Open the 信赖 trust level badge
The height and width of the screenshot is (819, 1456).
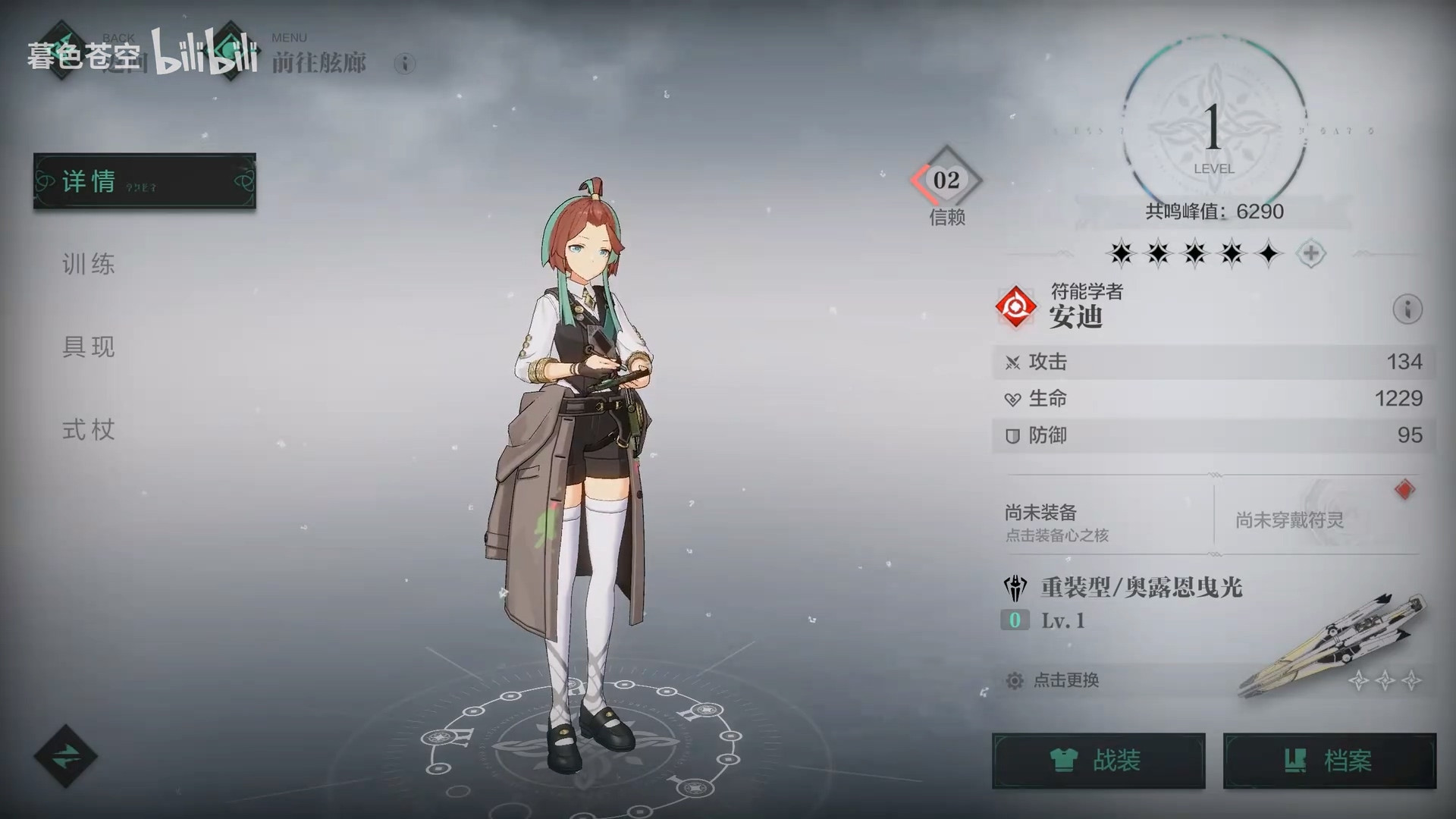946,182
